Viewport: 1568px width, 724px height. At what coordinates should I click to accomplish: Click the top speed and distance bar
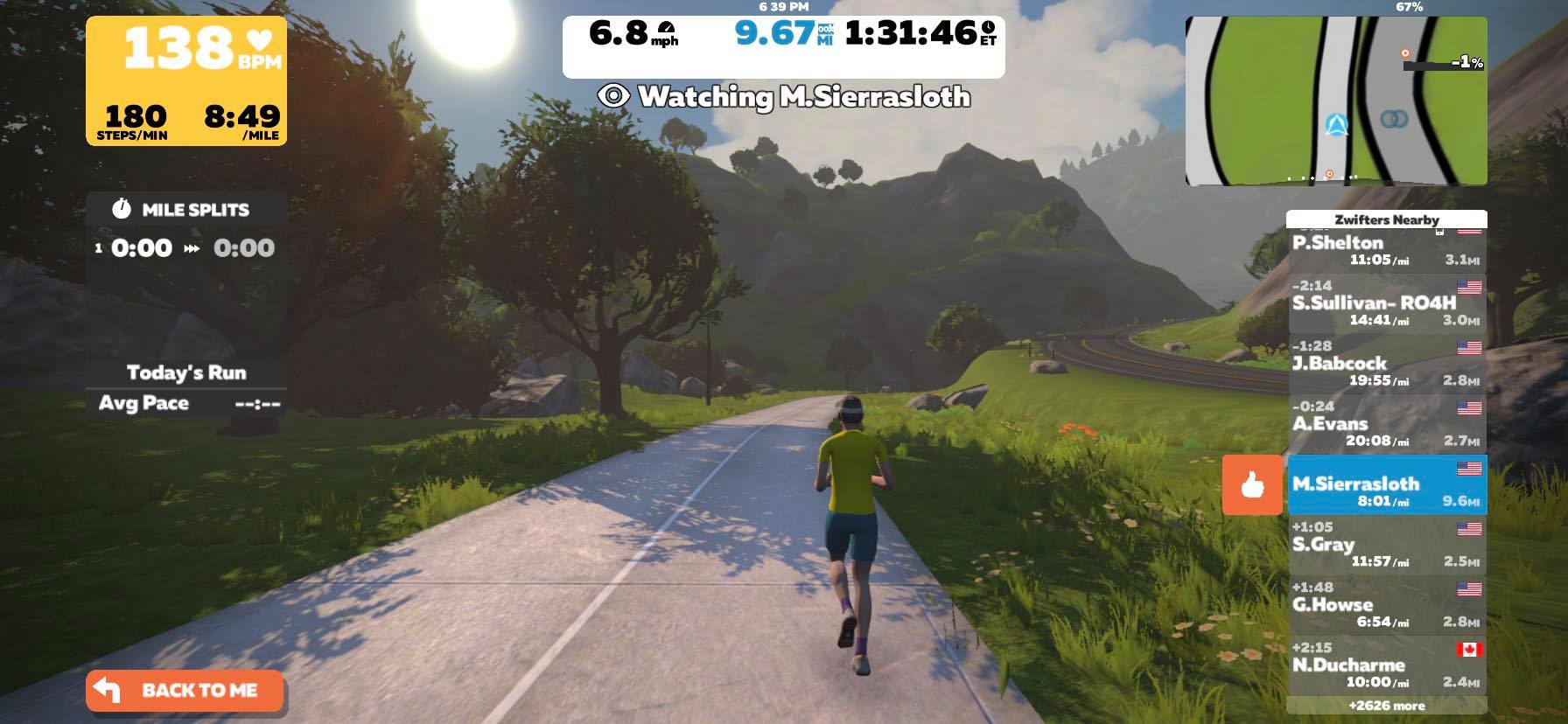[x=783, y=45]
